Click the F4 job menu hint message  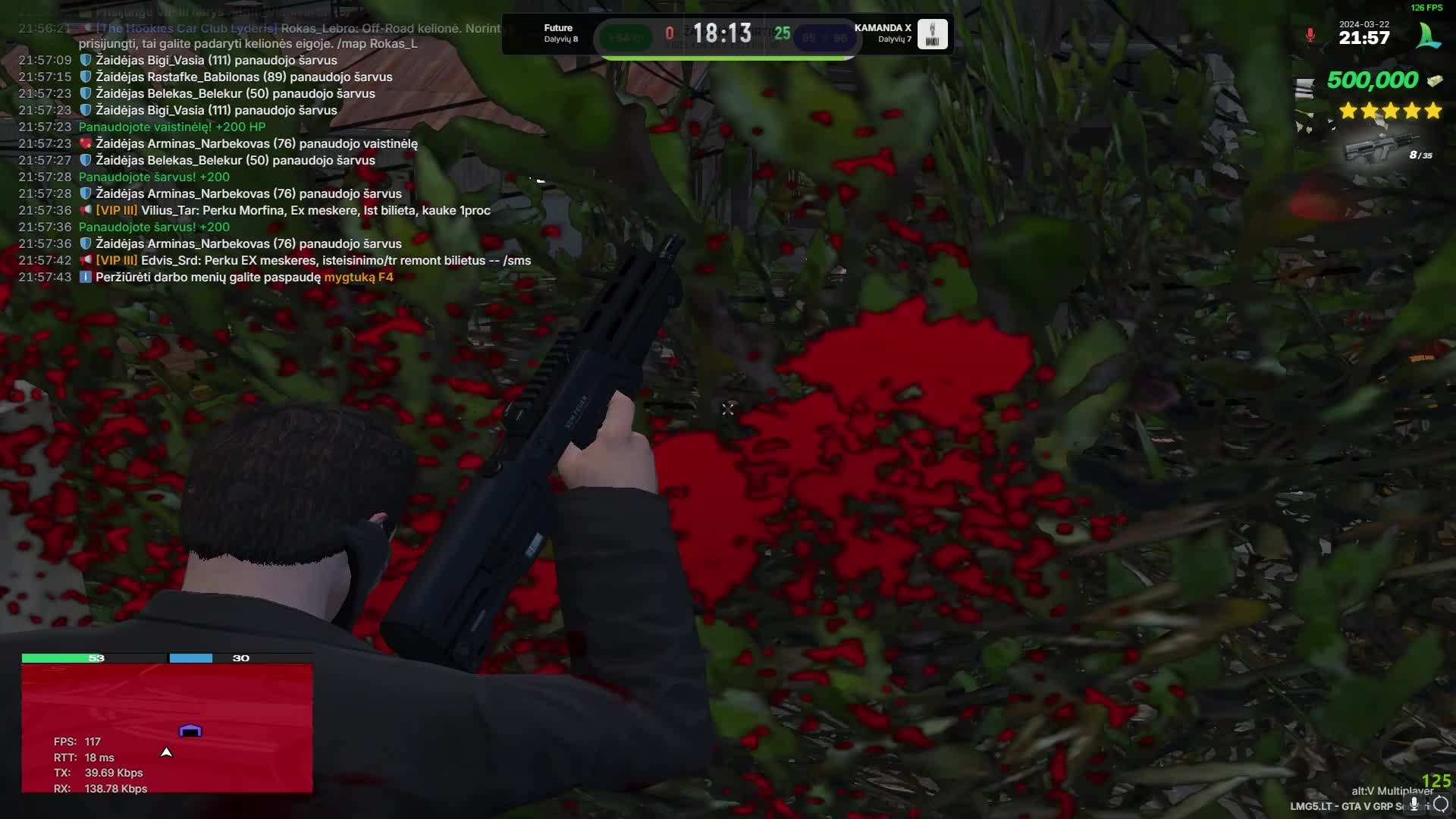coord(244,277)
